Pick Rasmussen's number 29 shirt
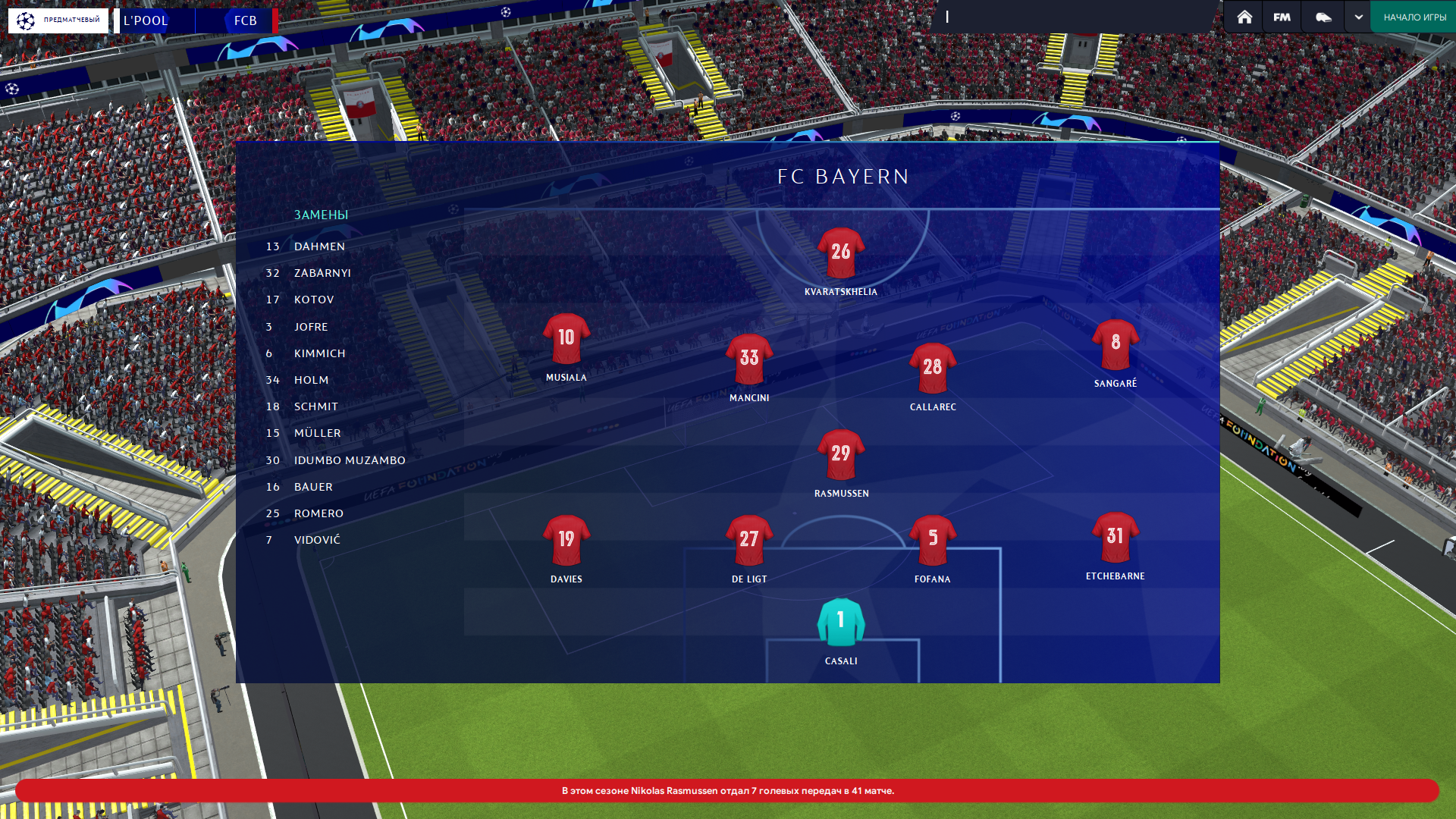Image resolution: width=1456 pixels, height=819 pixels. [841, 454]
